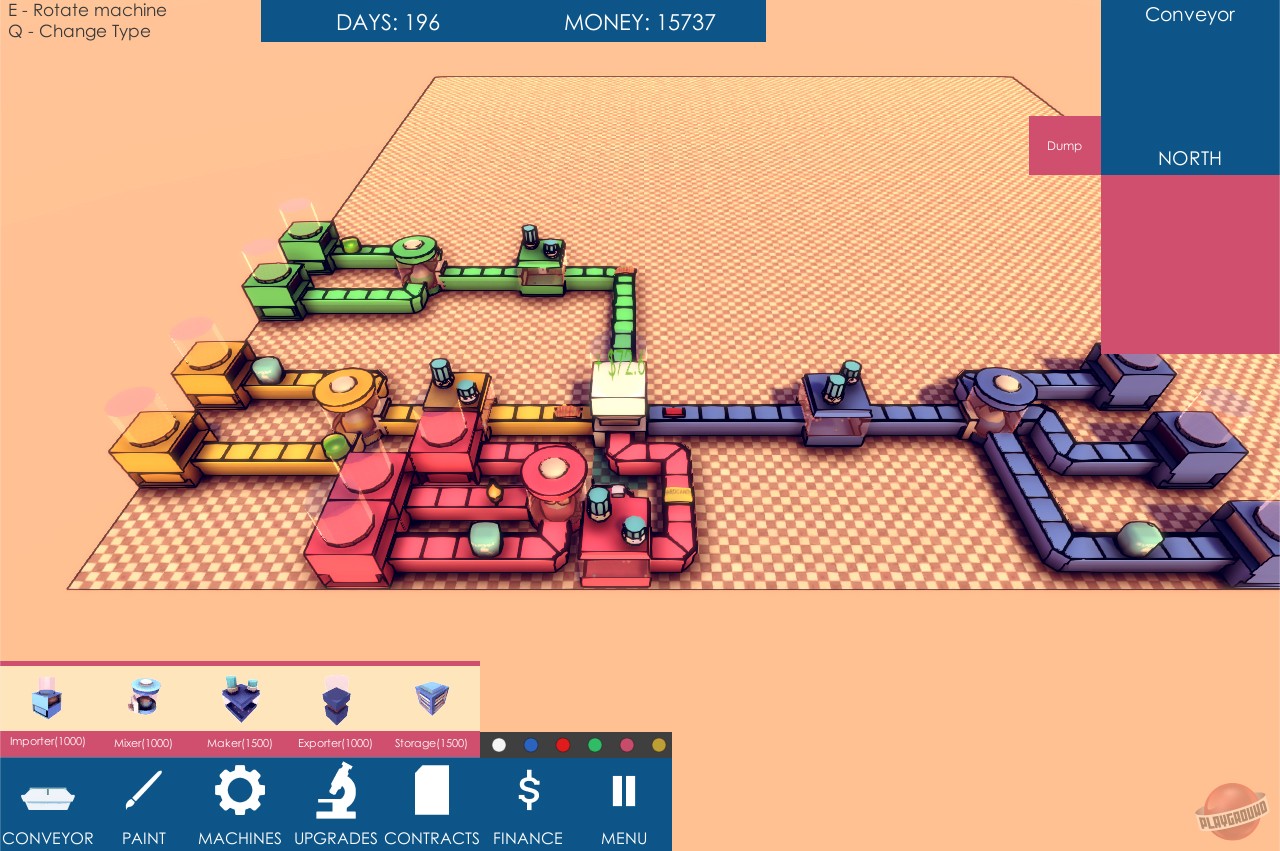Open the Paint tool brush icon
Screen dimensions: 1280x851
pos(143,790)
